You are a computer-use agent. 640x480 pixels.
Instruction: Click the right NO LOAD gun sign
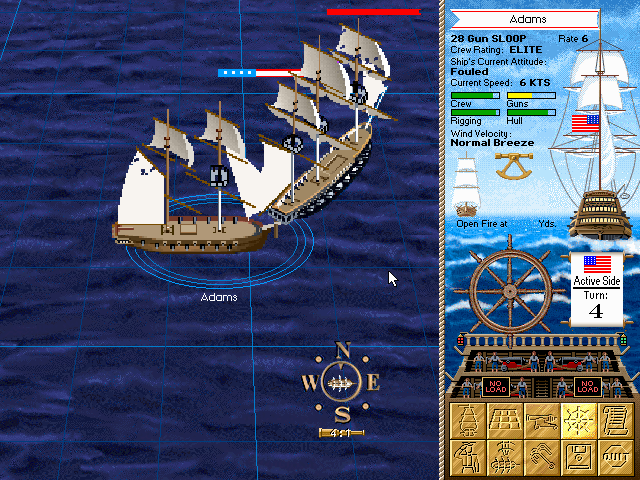[587, 386]
